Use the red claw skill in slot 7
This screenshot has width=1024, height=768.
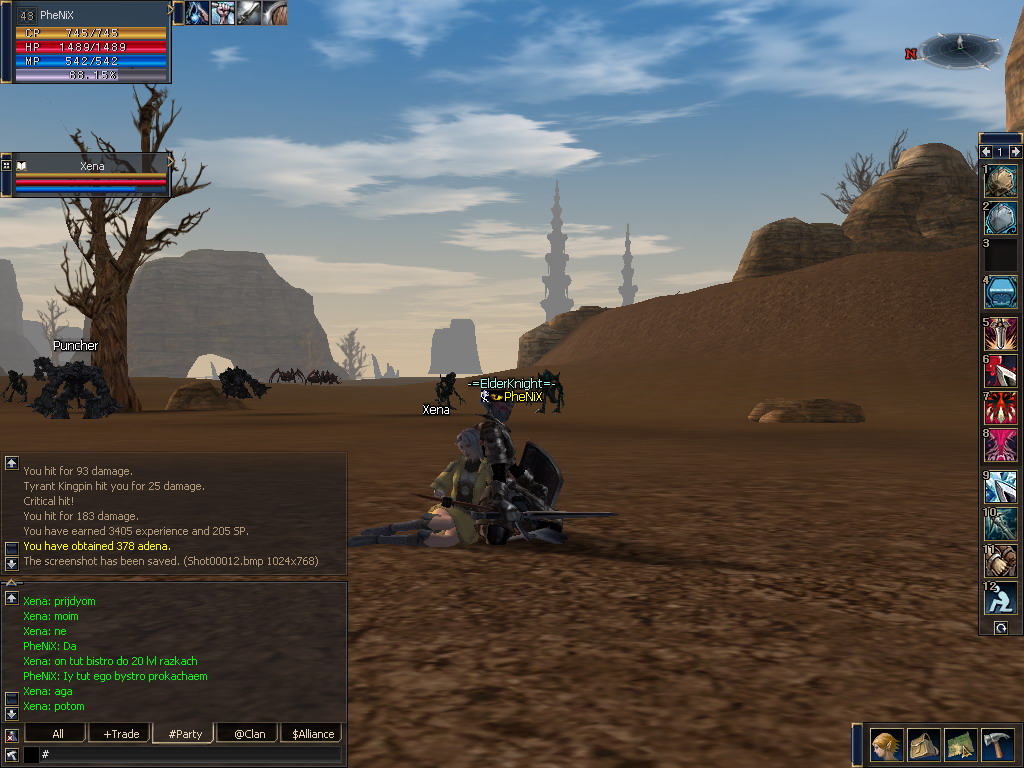[1001, 408]
